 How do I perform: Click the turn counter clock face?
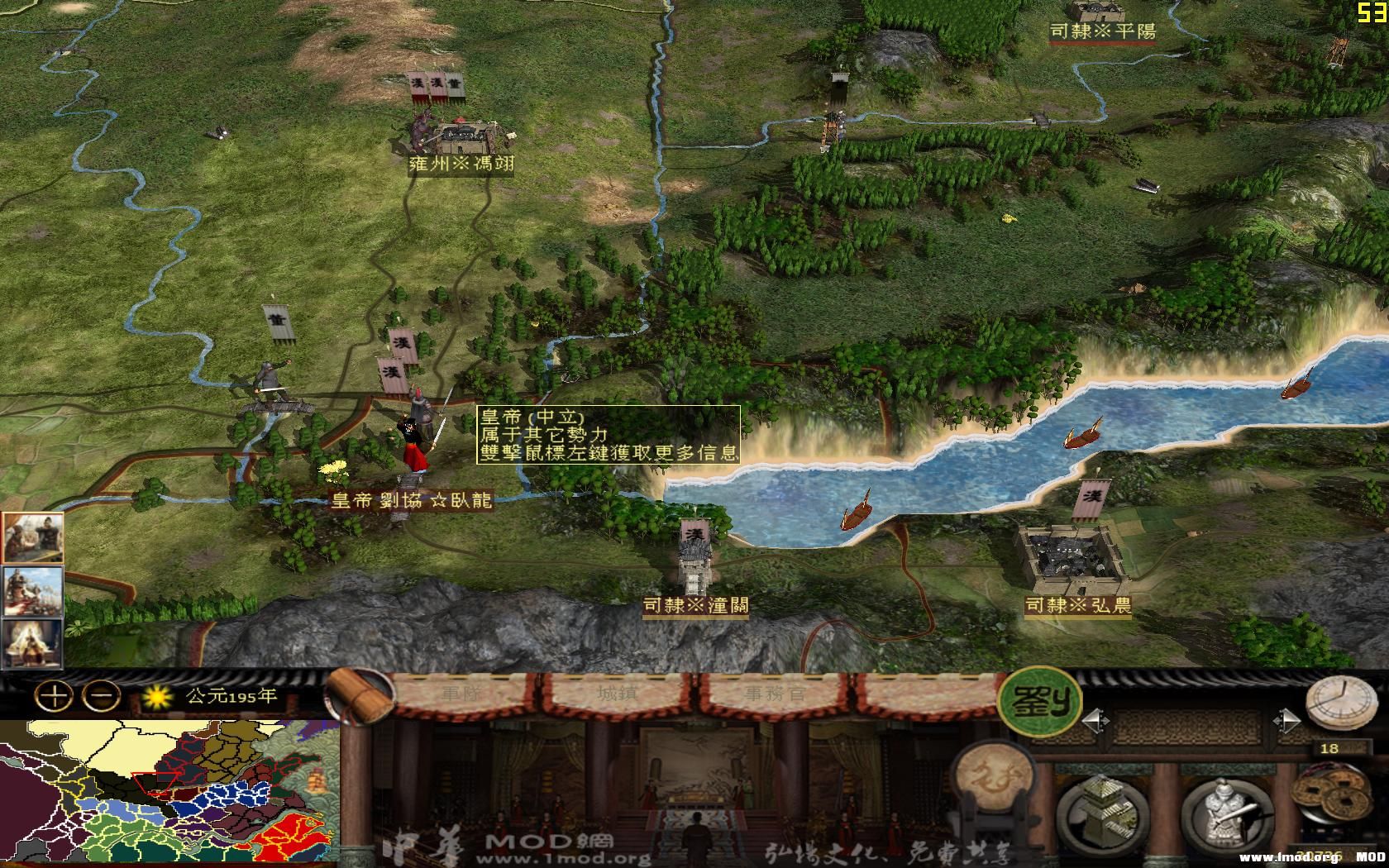click(1328, 748)
